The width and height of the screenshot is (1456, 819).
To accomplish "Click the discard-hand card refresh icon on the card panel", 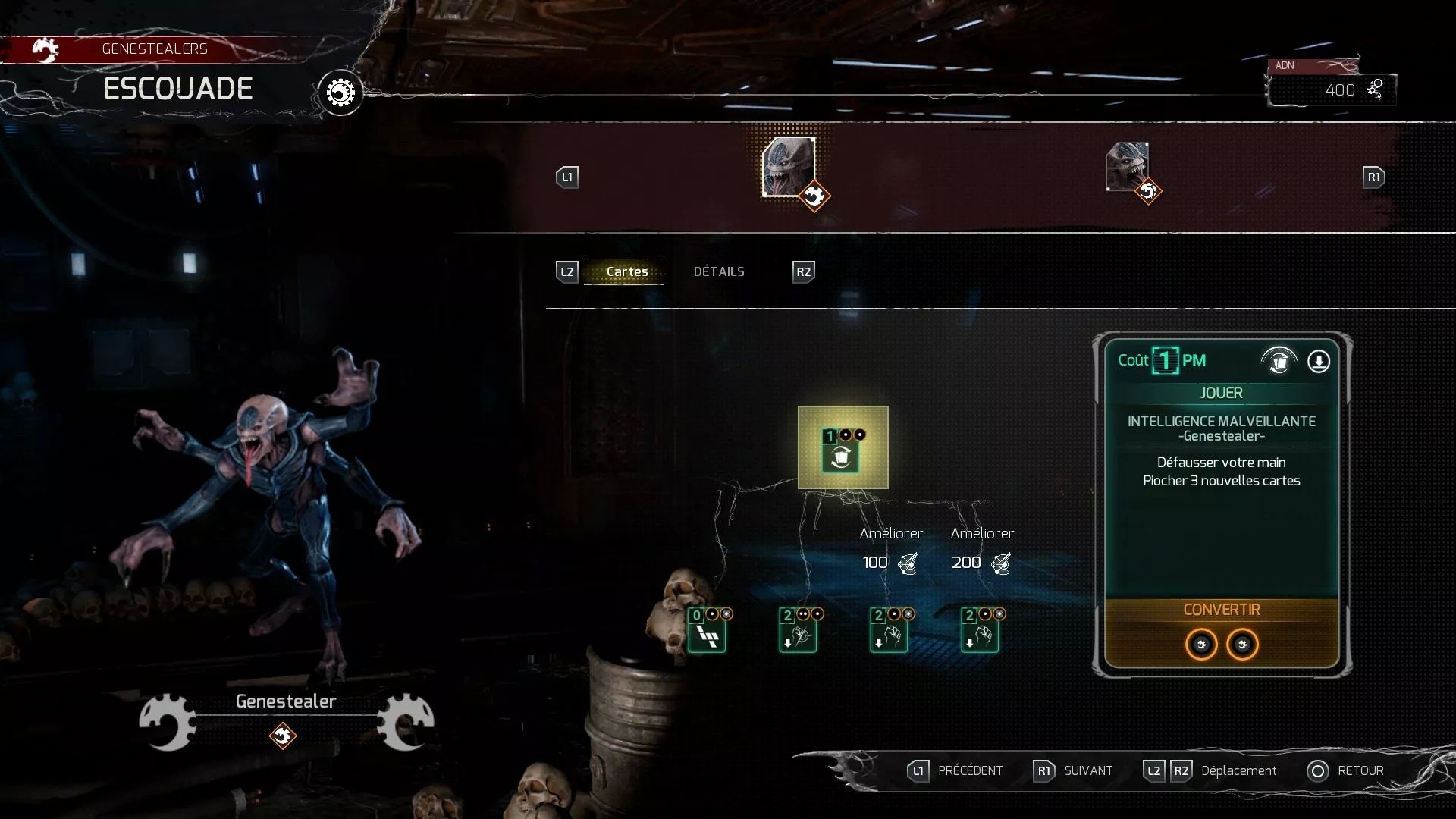I will click(x=1280, y=362).
